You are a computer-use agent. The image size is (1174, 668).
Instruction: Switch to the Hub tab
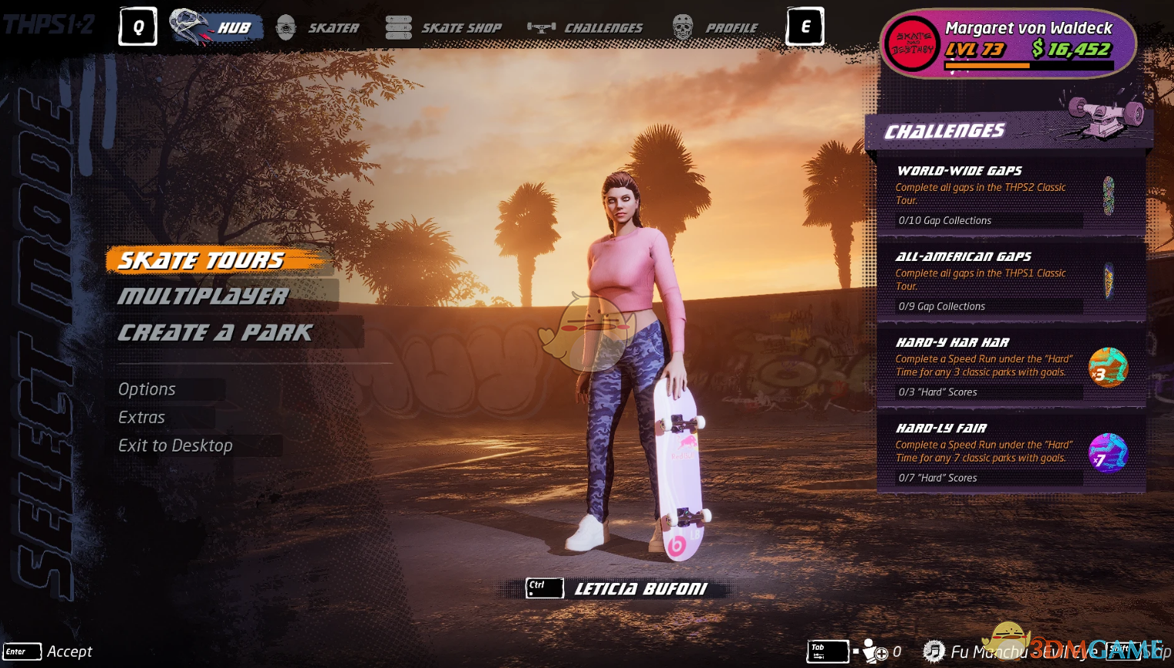[217, 27]
